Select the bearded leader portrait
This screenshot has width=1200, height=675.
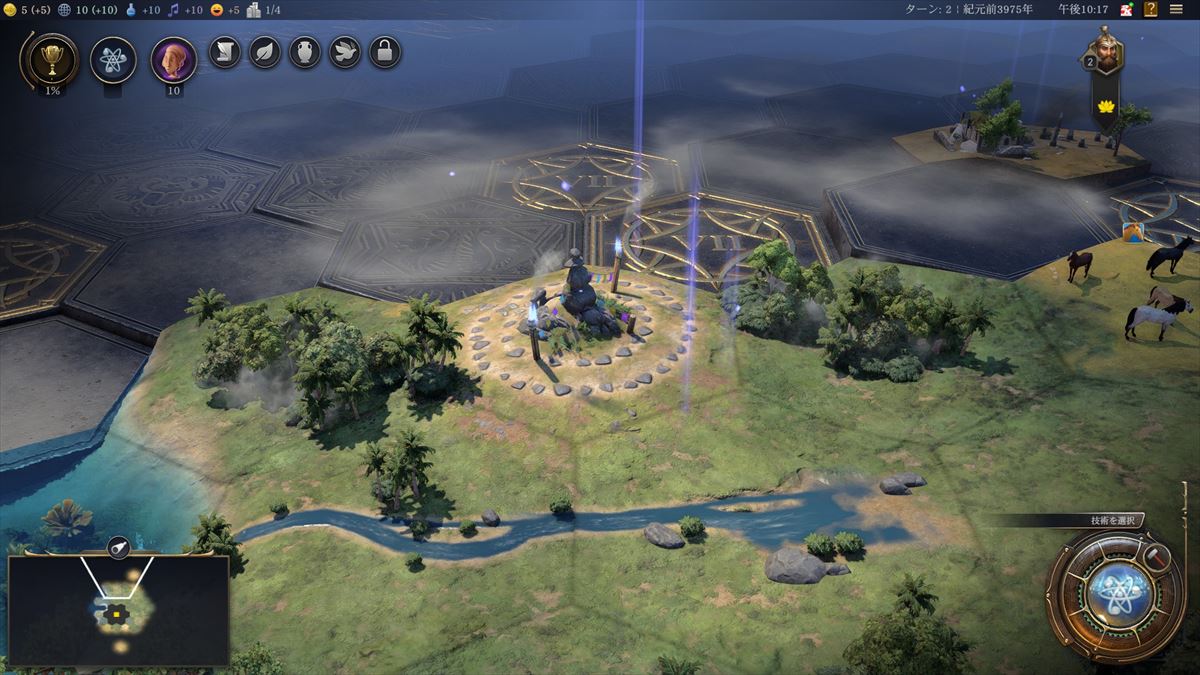(x=1106, y=50)
